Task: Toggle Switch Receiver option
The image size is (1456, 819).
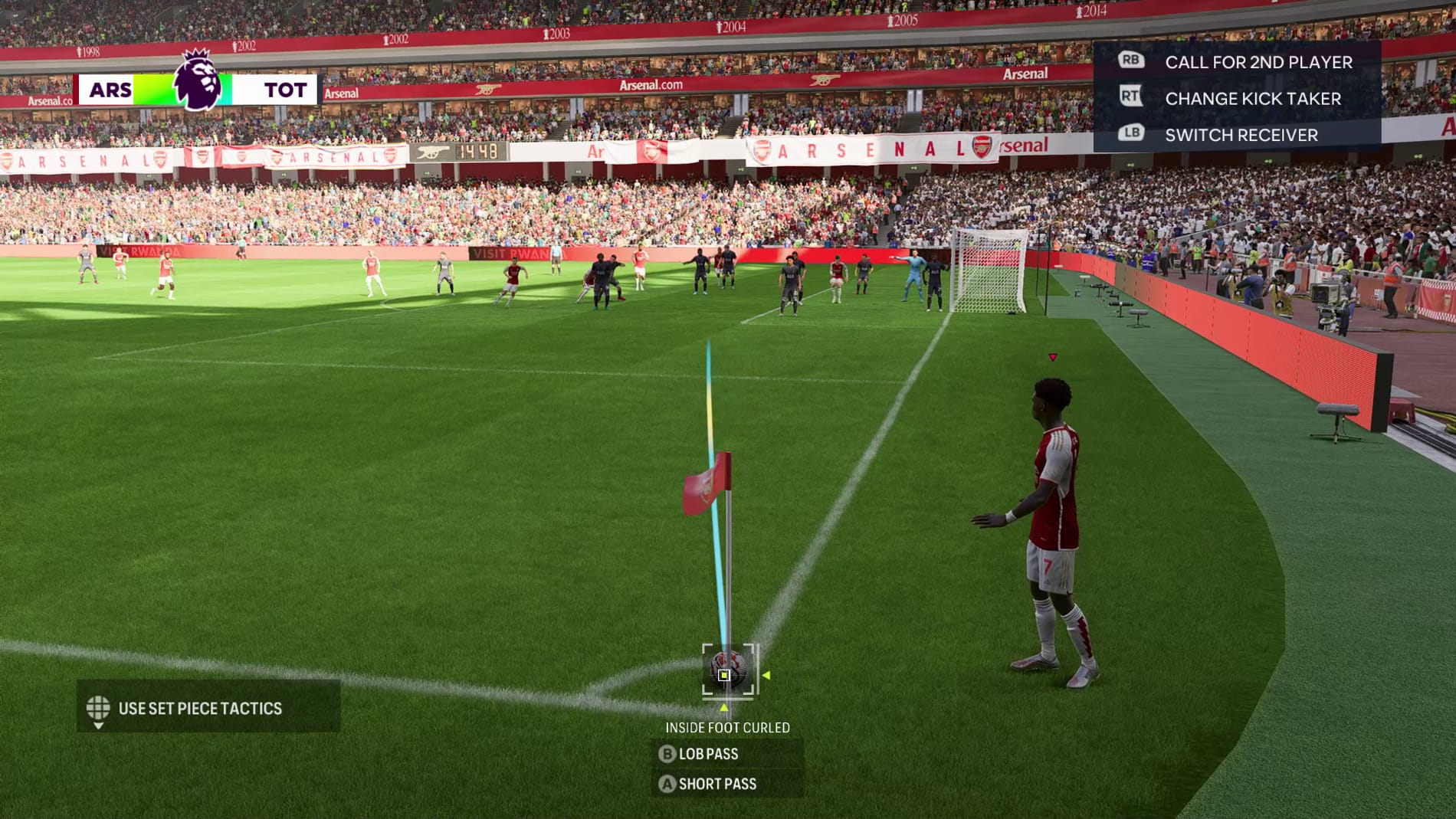Action: 1240,136
